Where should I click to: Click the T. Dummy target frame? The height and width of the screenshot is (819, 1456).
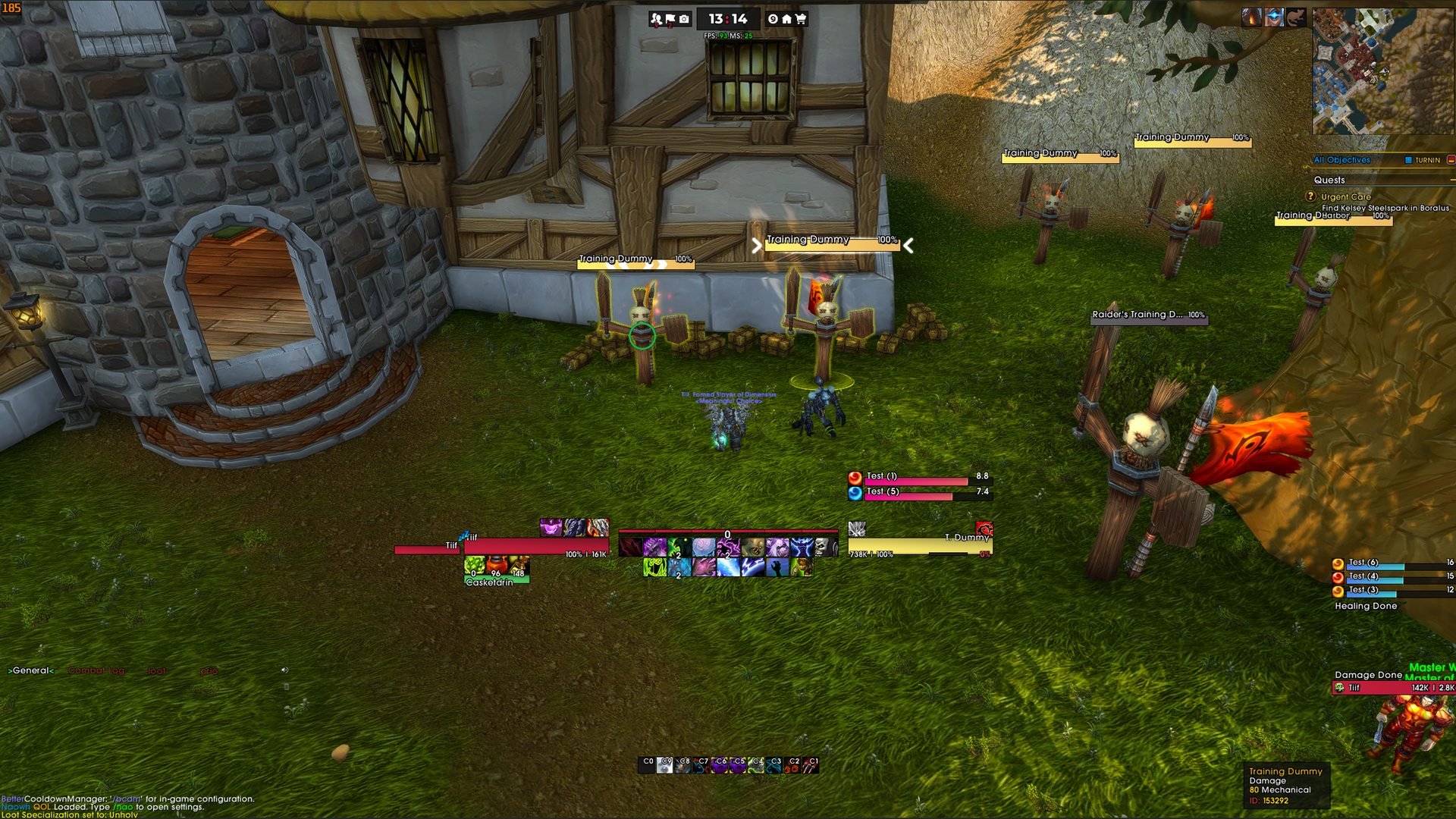coord(919,545)
